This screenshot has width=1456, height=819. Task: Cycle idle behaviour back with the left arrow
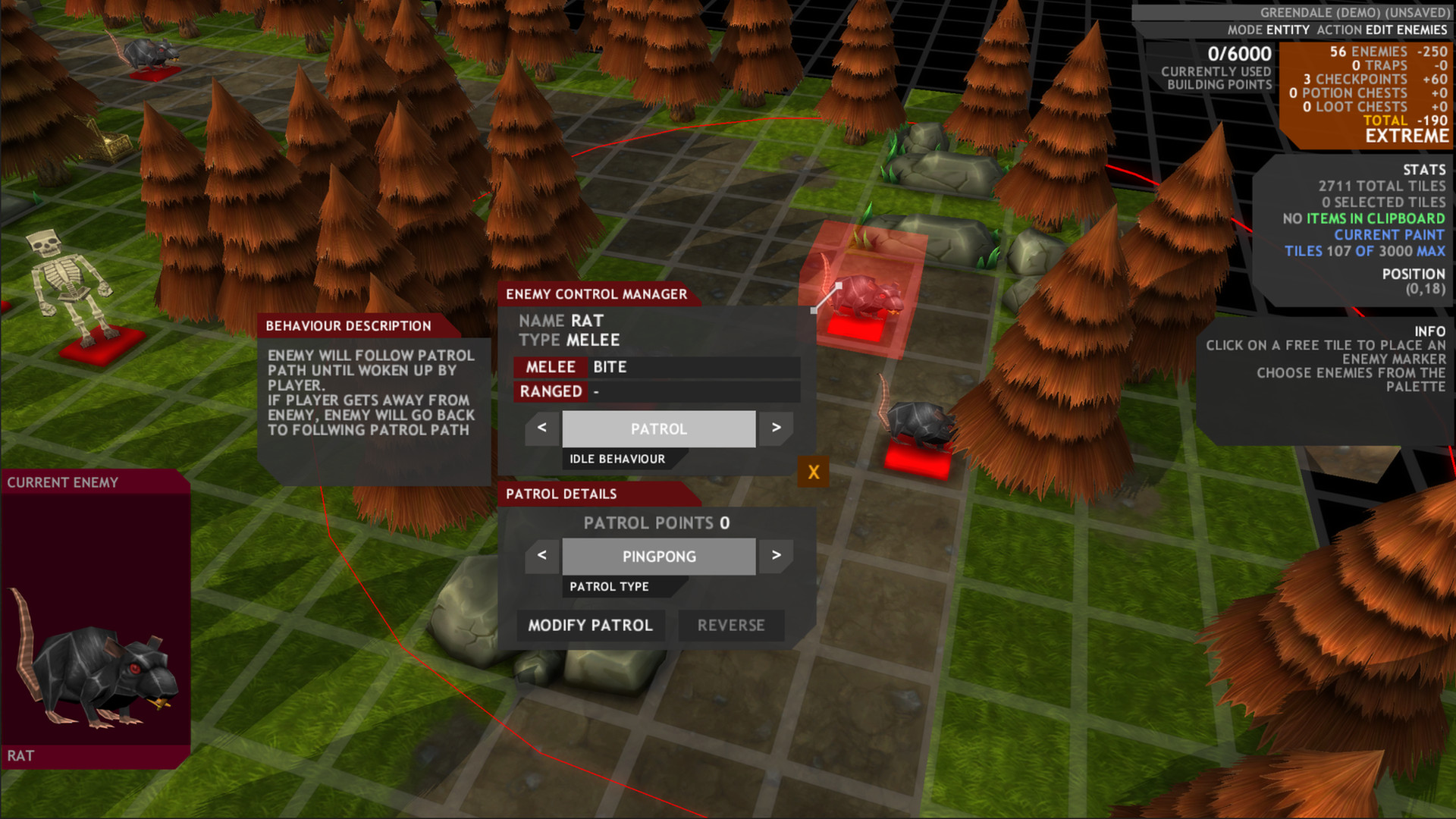tap(541, 428)
